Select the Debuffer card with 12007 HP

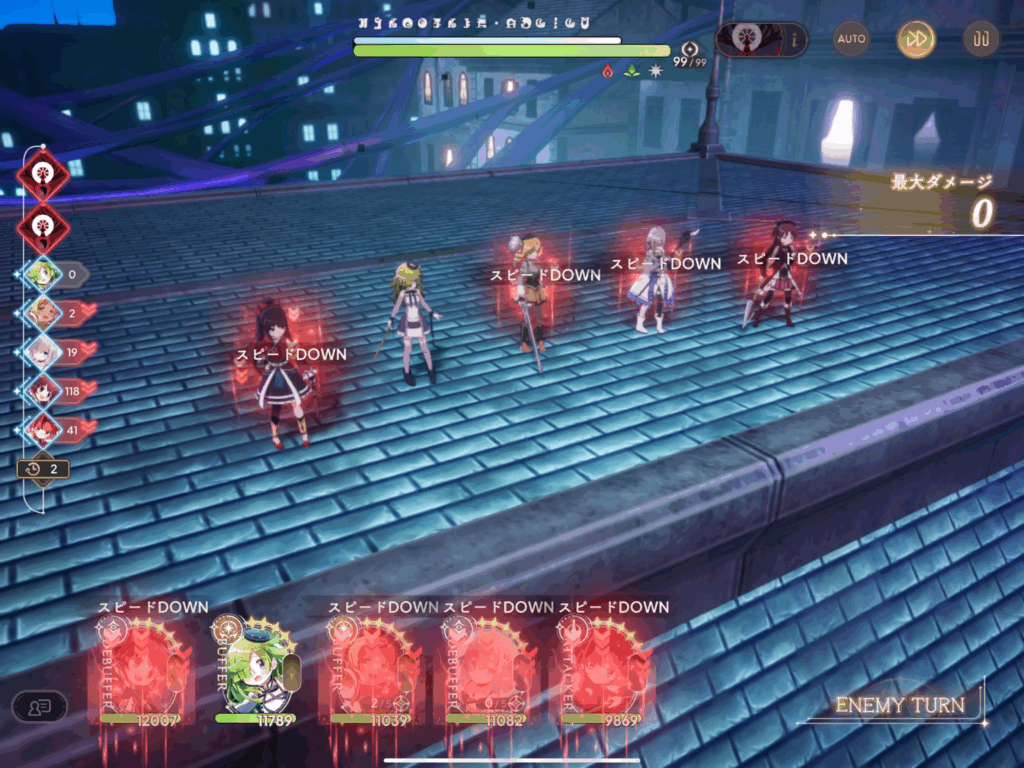click(x=140, y=668)
